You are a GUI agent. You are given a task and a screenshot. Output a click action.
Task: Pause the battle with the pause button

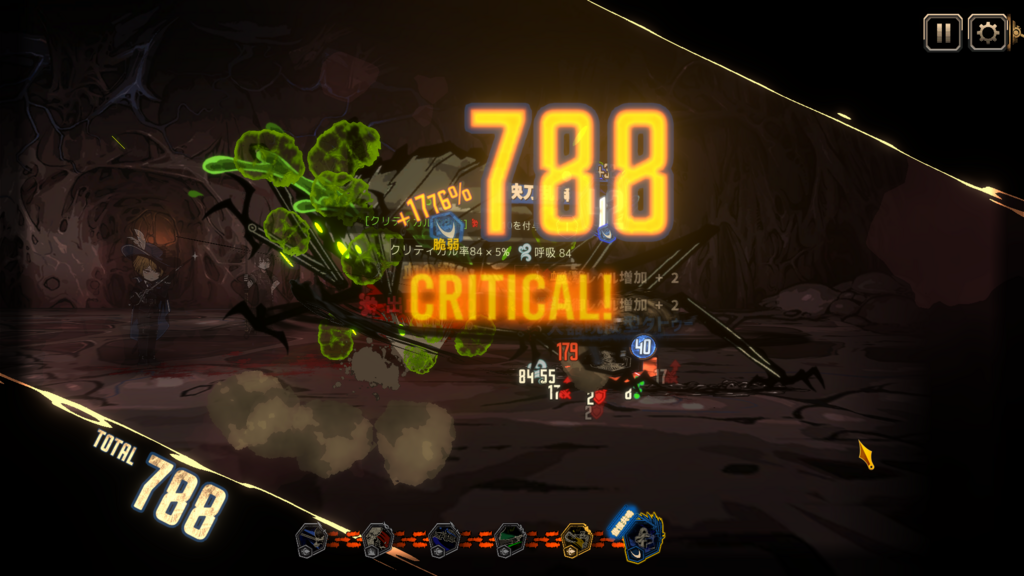[942, 33]
